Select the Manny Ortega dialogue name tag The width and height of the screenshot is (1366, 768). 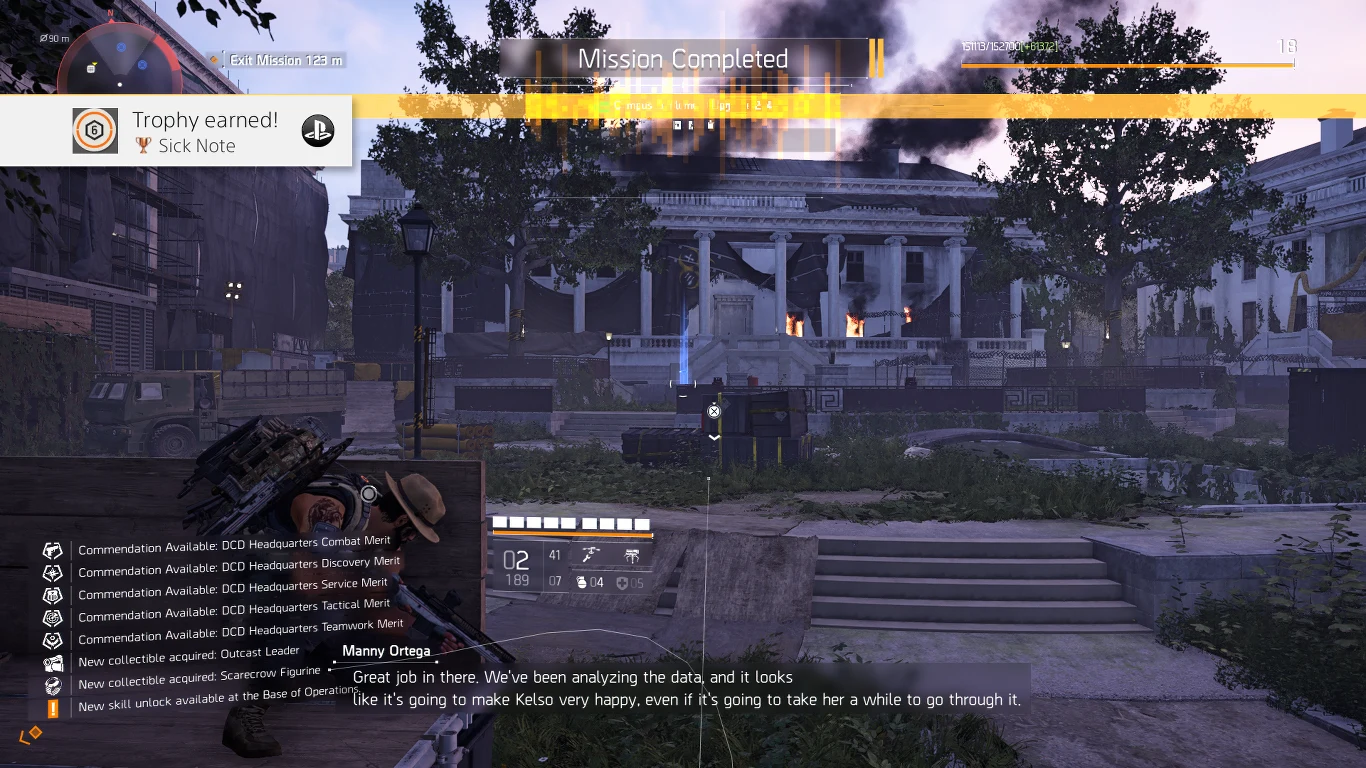[x=388, y=651]
